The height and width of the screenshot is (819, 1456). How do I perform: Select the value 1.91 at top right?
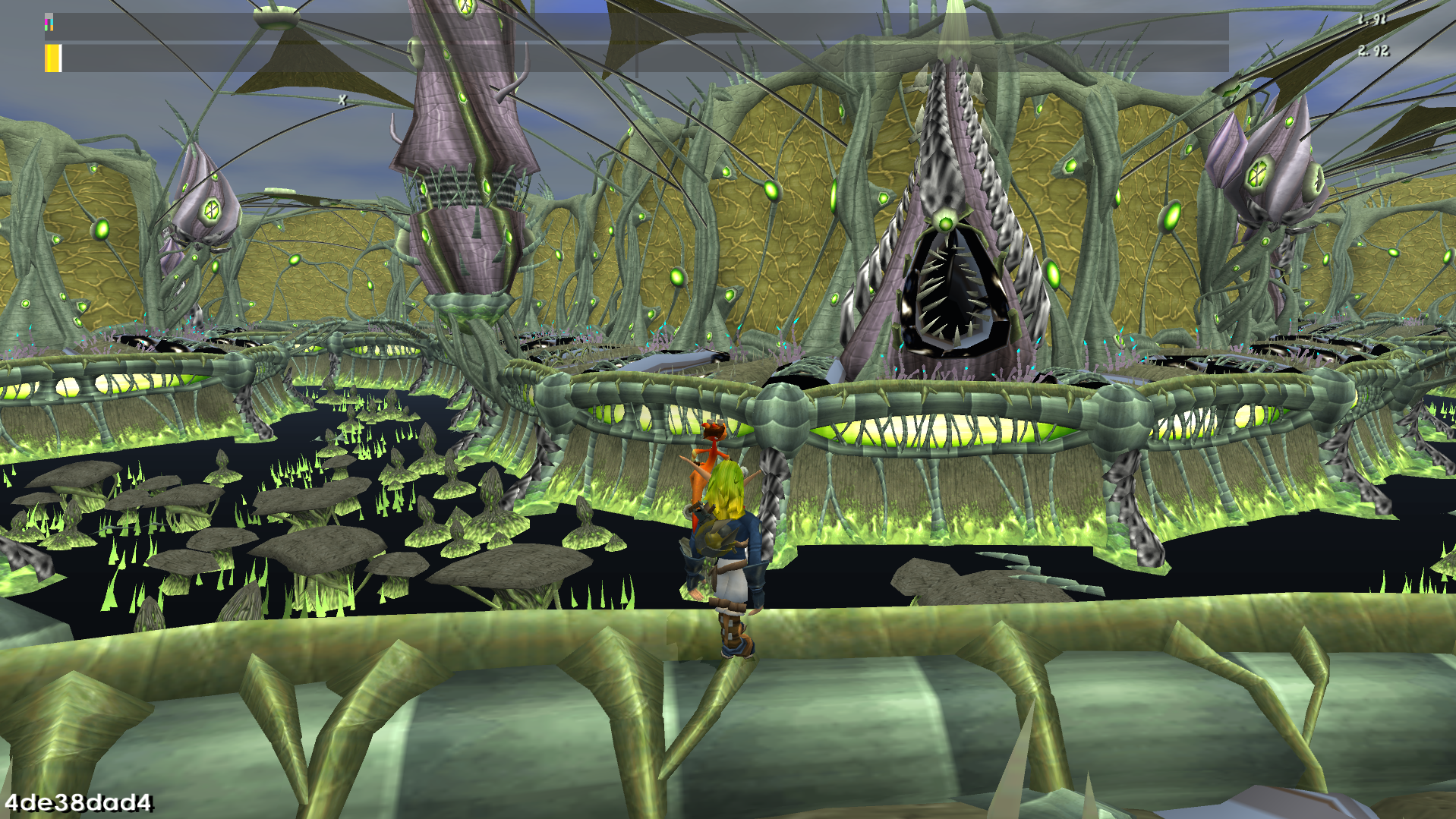pyautogui.click(x=1374, y=20)
